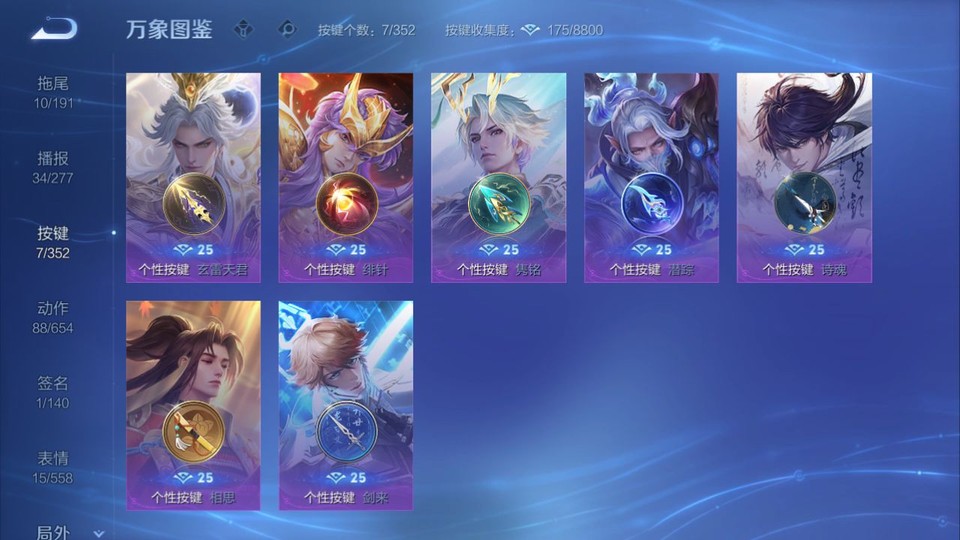This screenshot has height=540, width=960.
Task: Switch to the 拖尾 category tab
Action: [x=54, y=92]
